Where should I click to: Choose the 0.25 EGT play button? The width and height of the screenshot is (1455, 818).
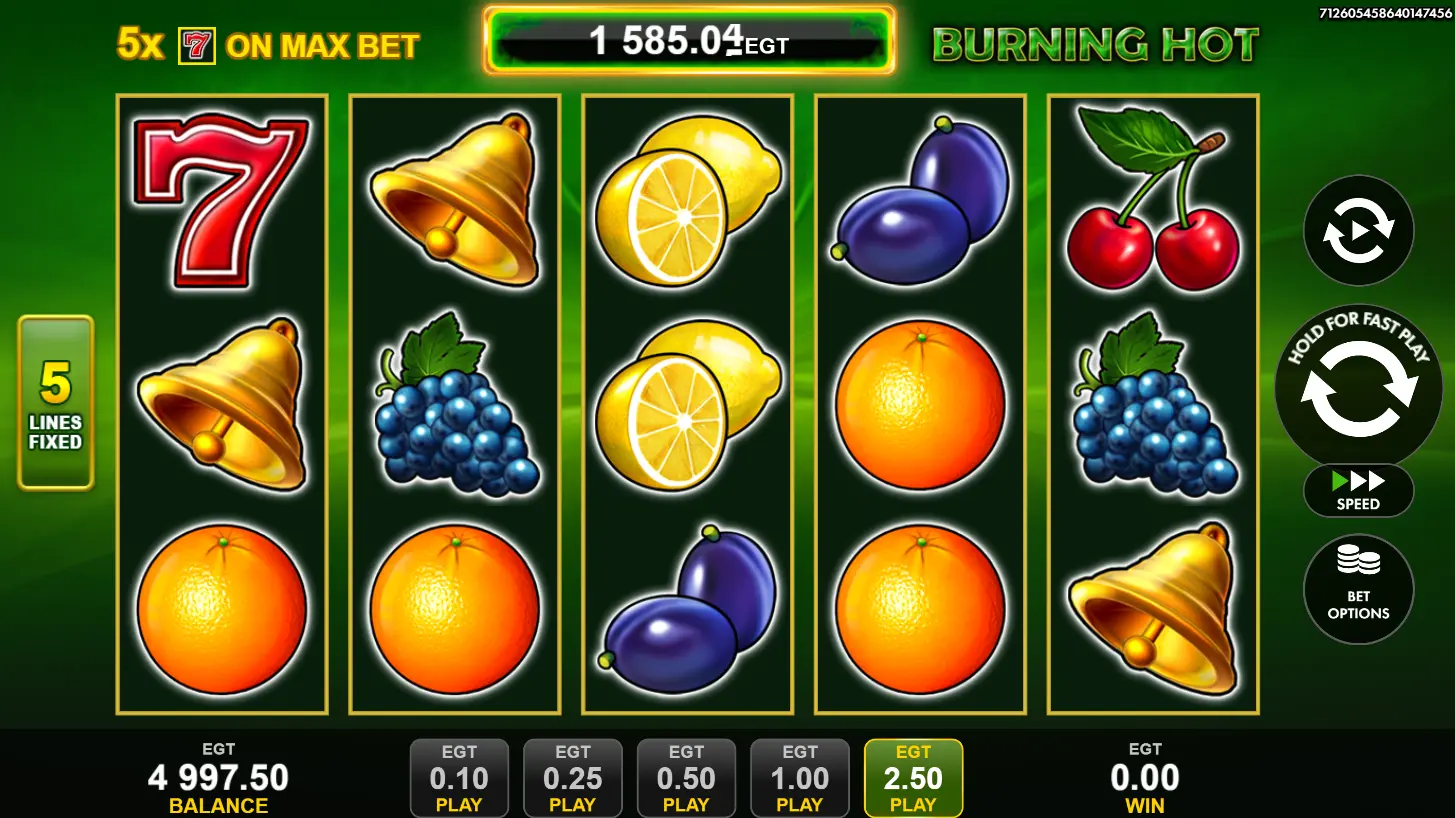(573, 778)
